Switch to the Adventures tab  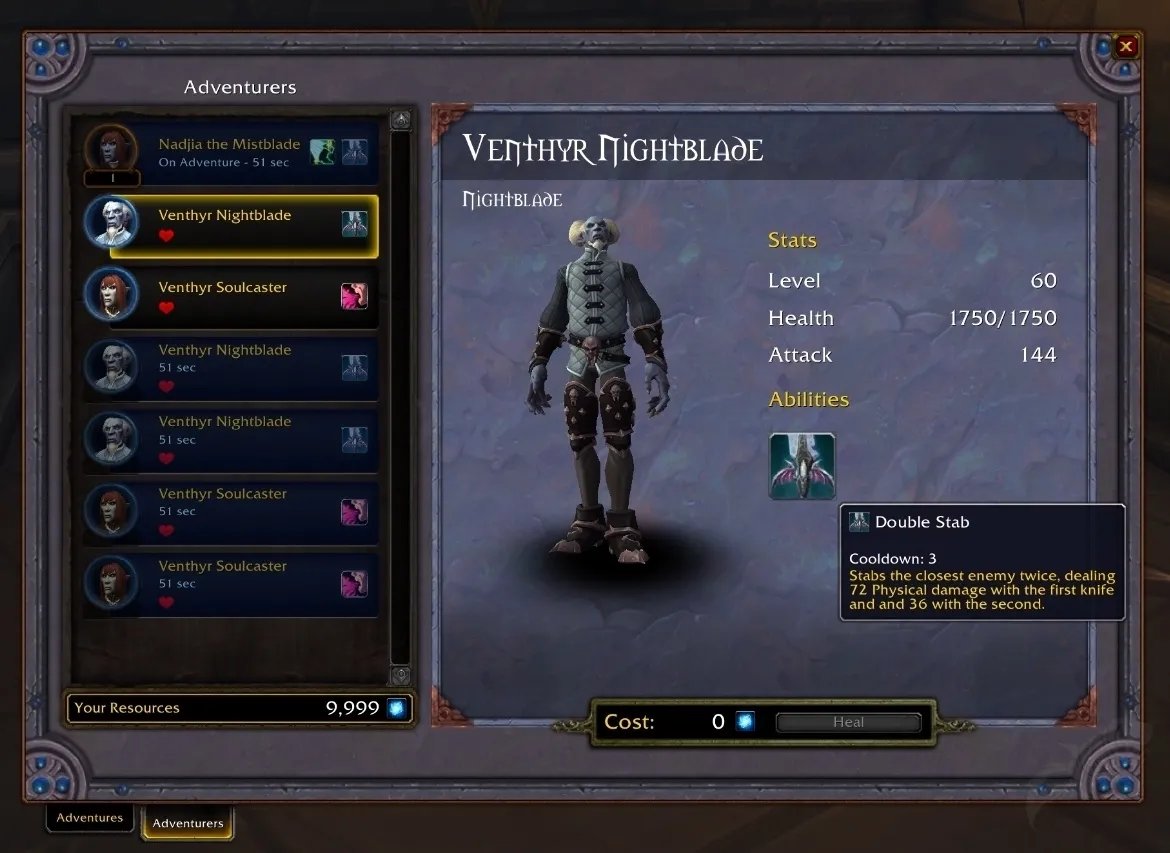(x=90, y=818)
